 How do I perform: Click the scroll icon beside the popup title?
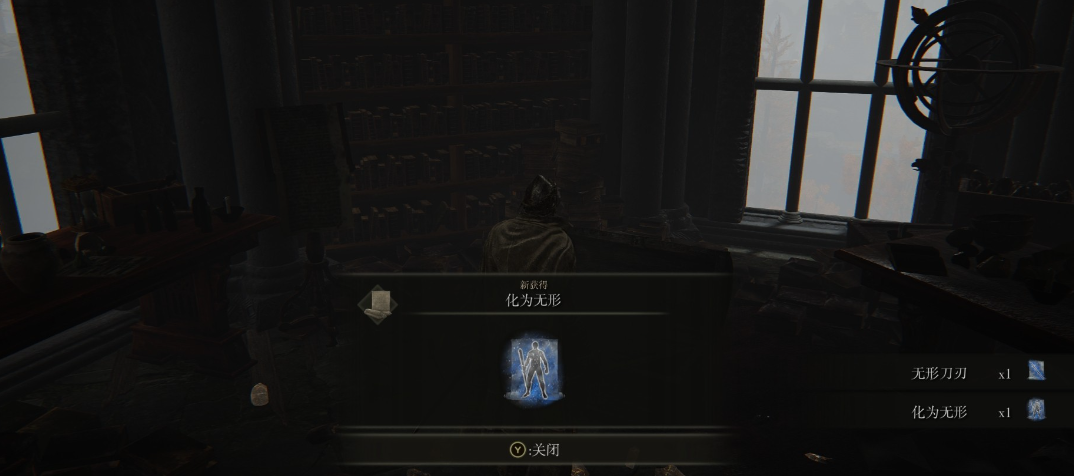pos(378,305)
